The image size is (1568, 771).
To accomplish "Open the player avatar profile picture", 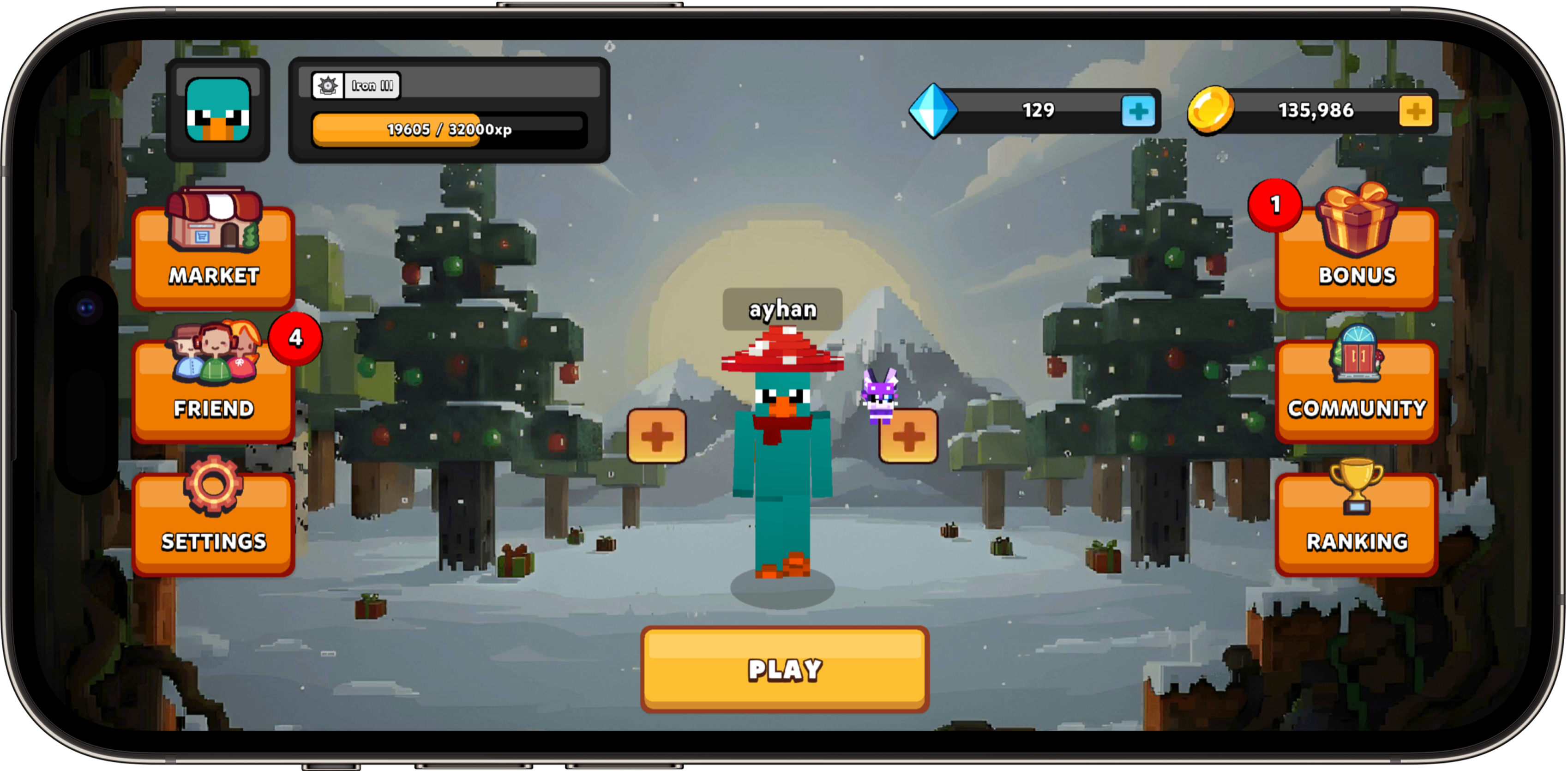I will 218,113.
